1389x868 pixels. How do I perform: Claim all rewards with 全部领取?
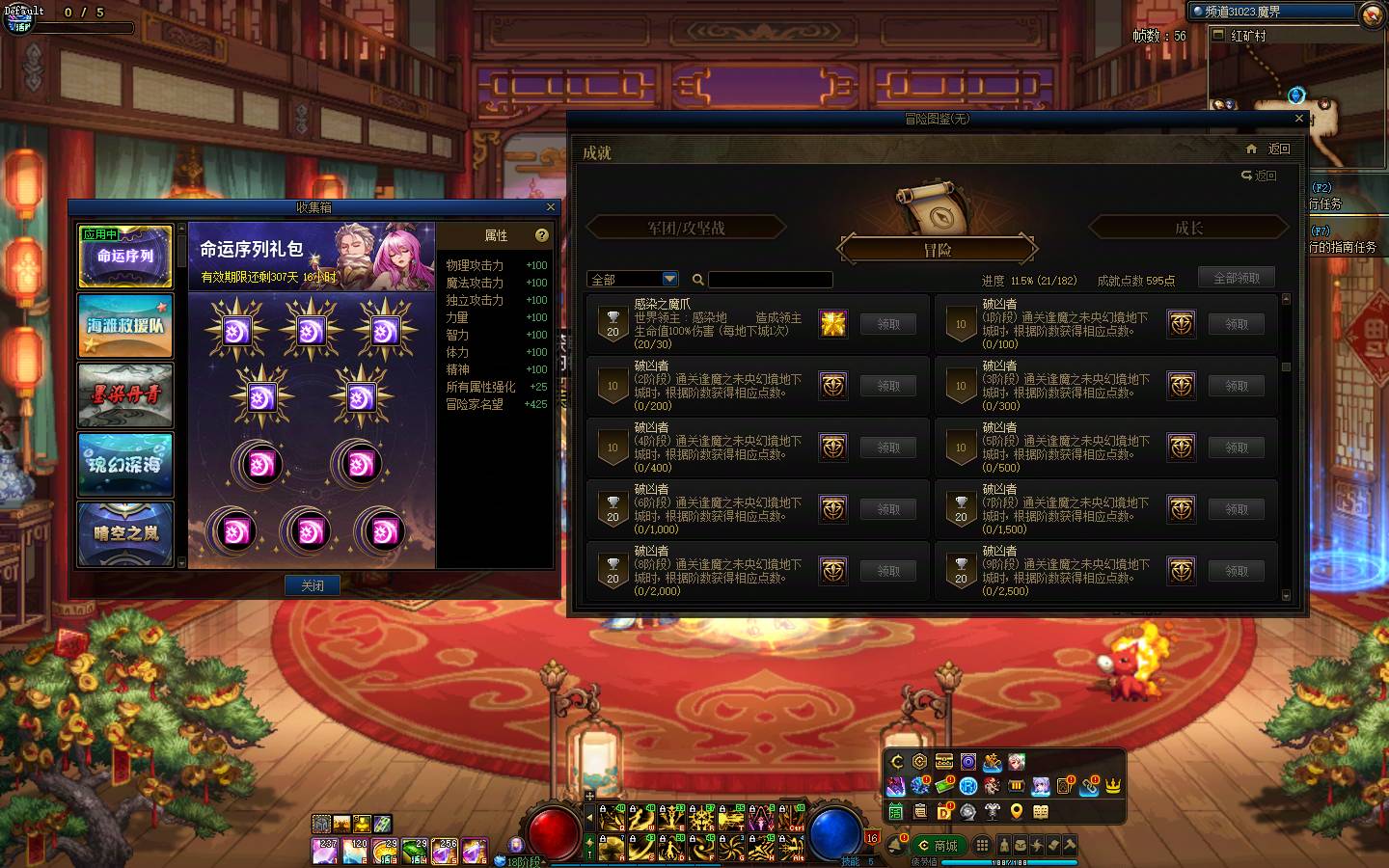point(1237,278)
